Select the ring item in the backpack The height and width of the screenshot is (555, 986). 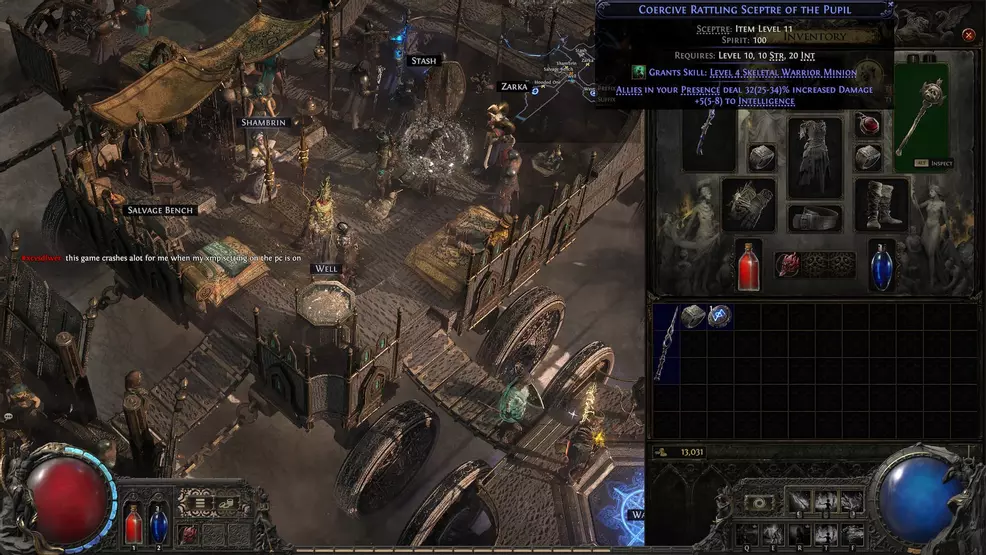pos(693,316)
